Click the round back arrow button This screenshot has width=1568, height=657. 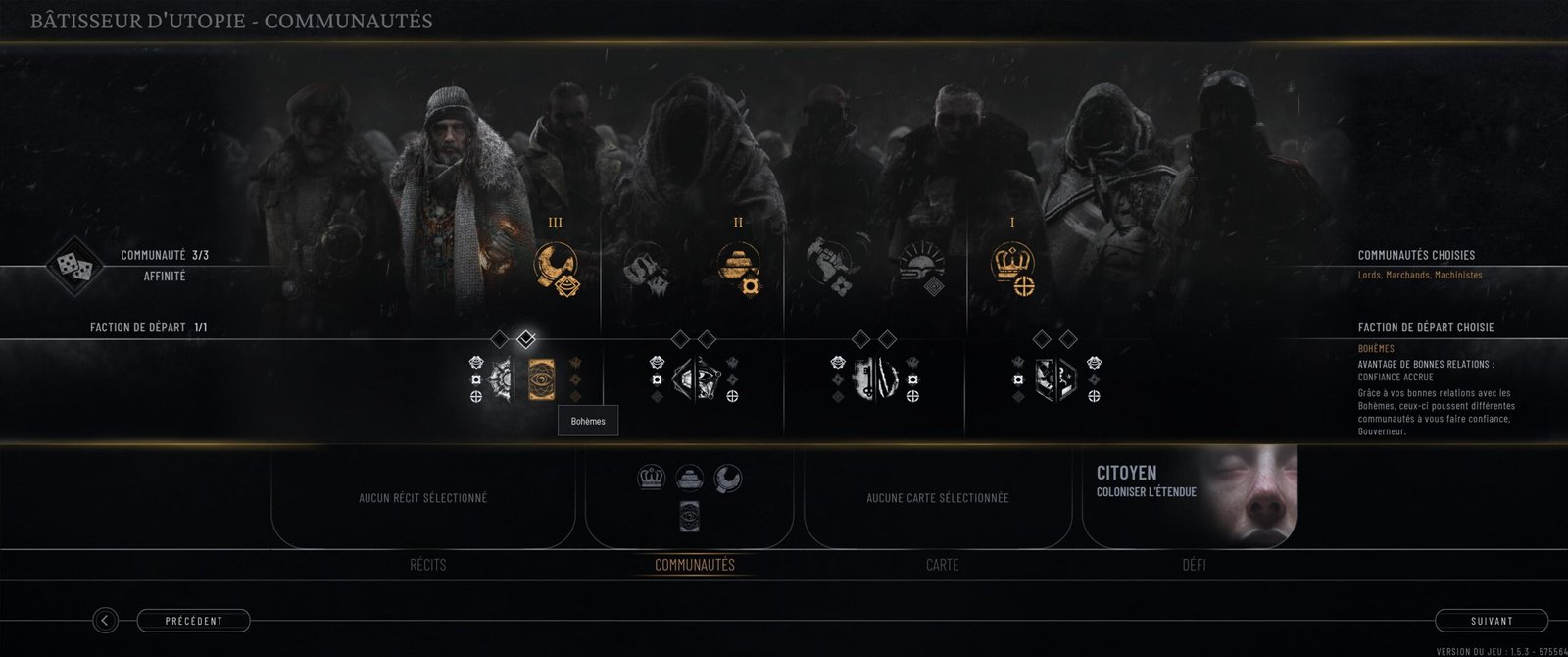105,621
